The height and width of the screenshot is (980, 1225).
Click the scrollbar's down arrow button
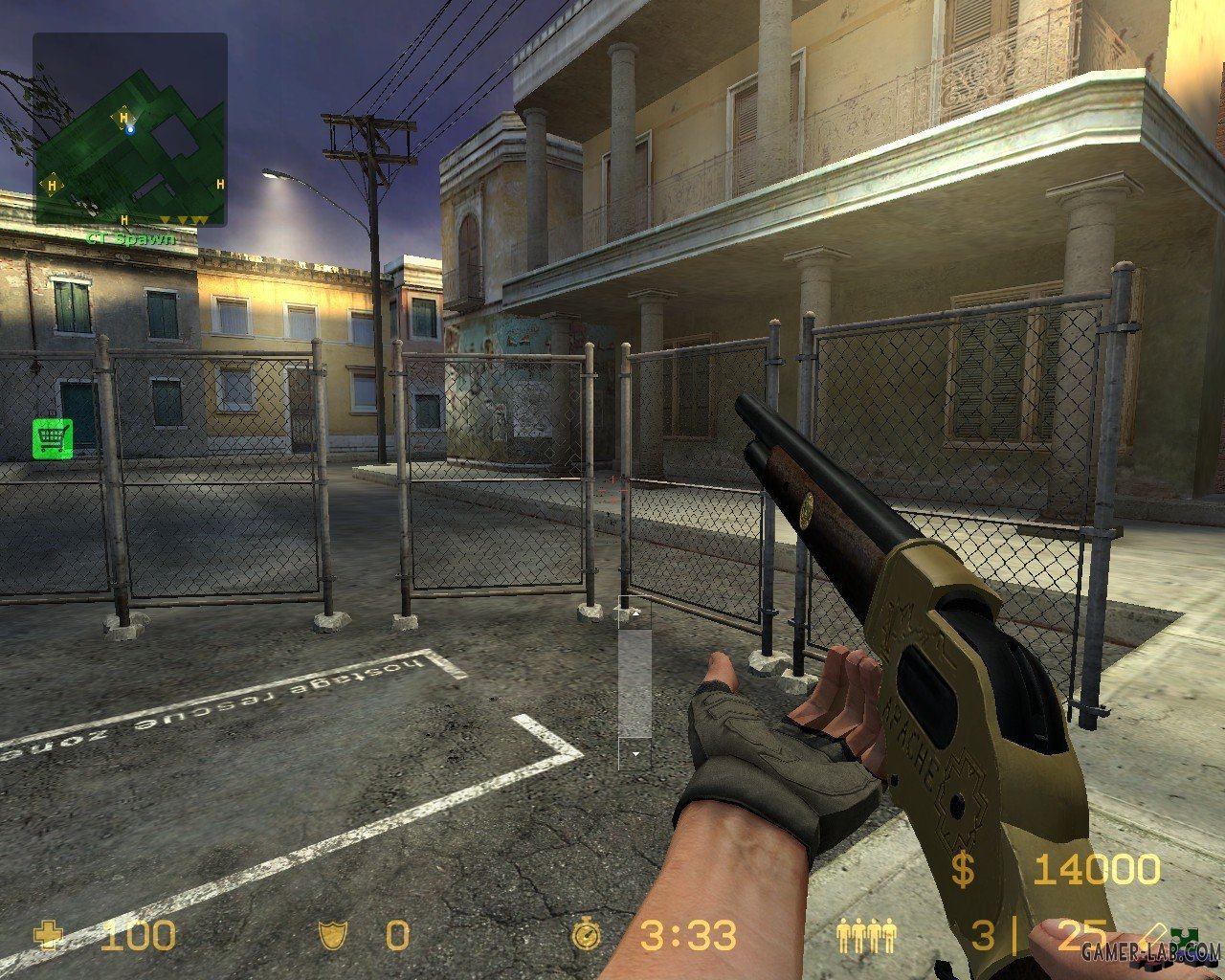point(635,755)
